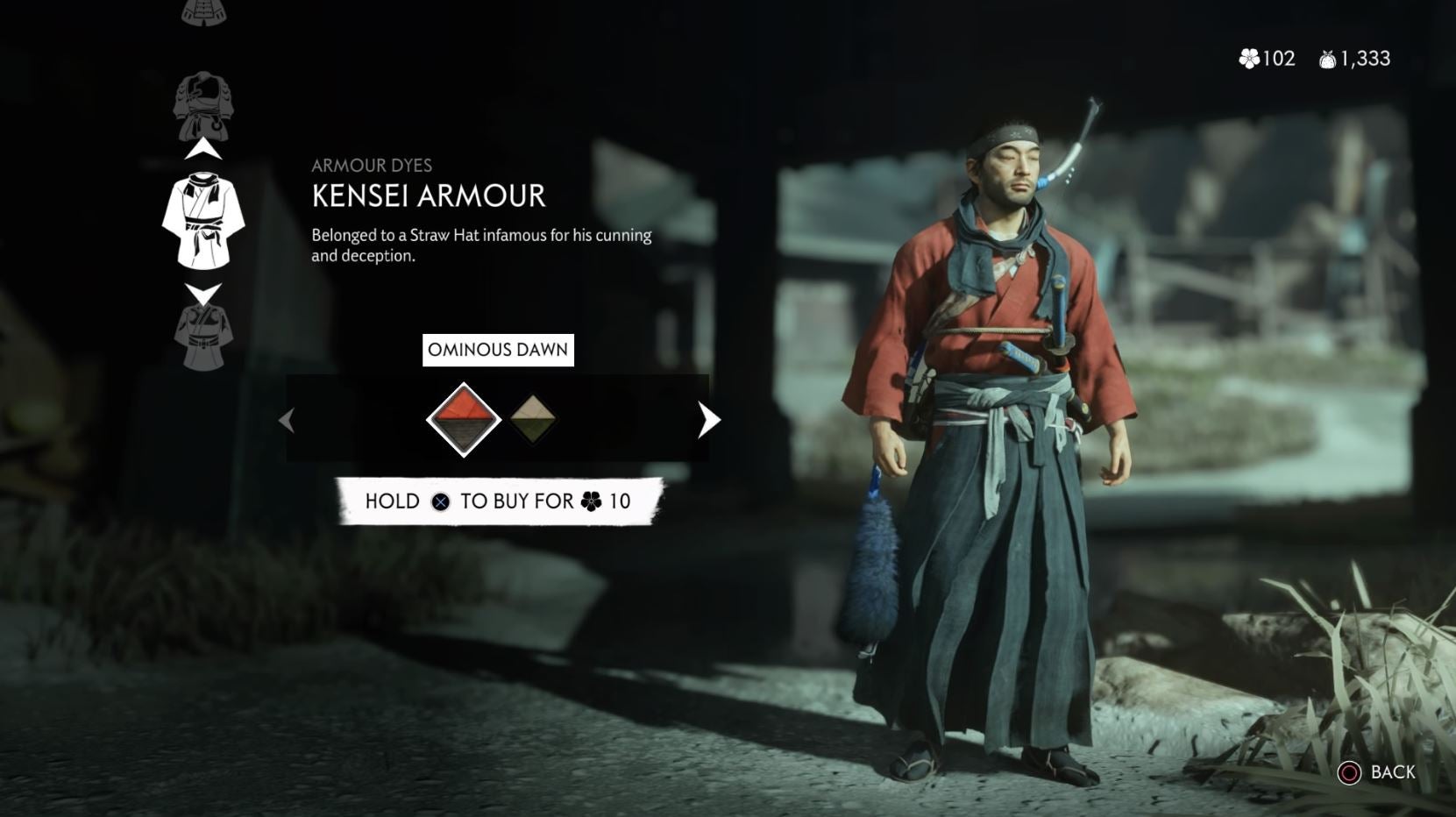Click the Ominous Dawn name banner
1456x817 pixels.
498,349
